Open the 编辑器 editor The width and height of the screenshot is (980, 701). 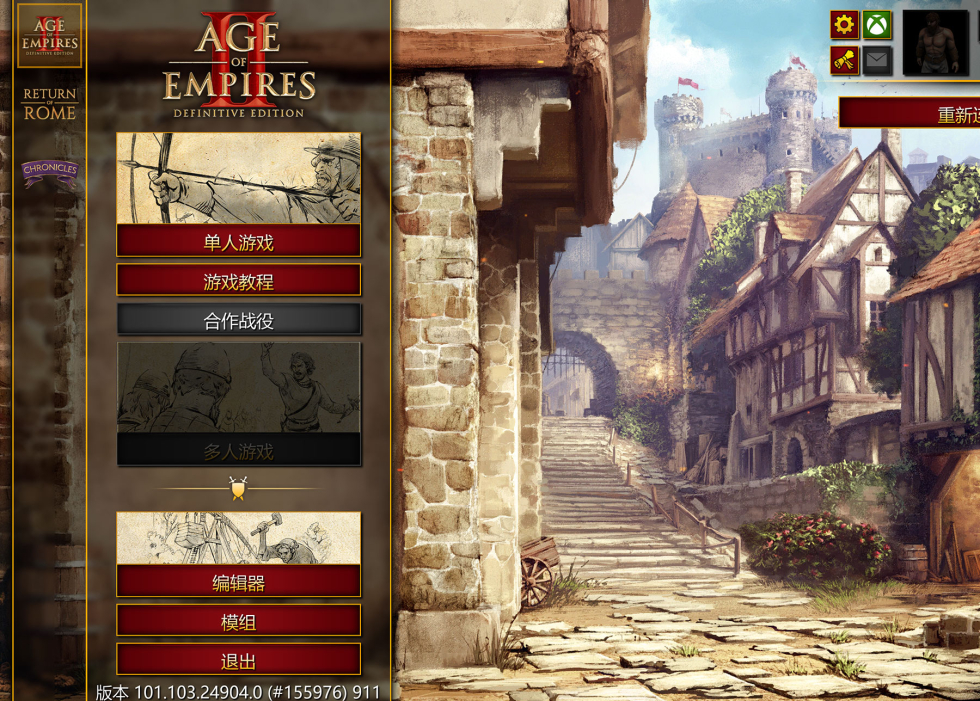click(238, 581)
